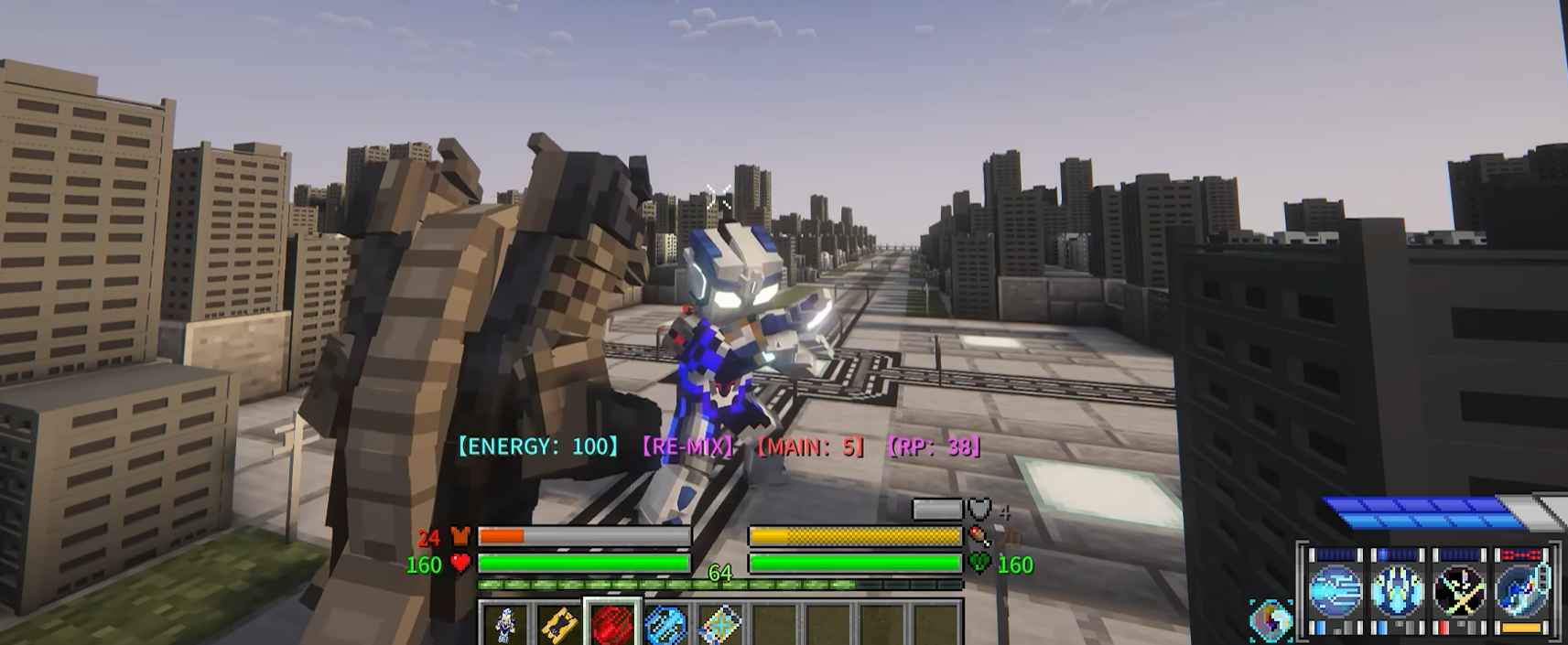Activate the blue claw skill icon

1398,588
